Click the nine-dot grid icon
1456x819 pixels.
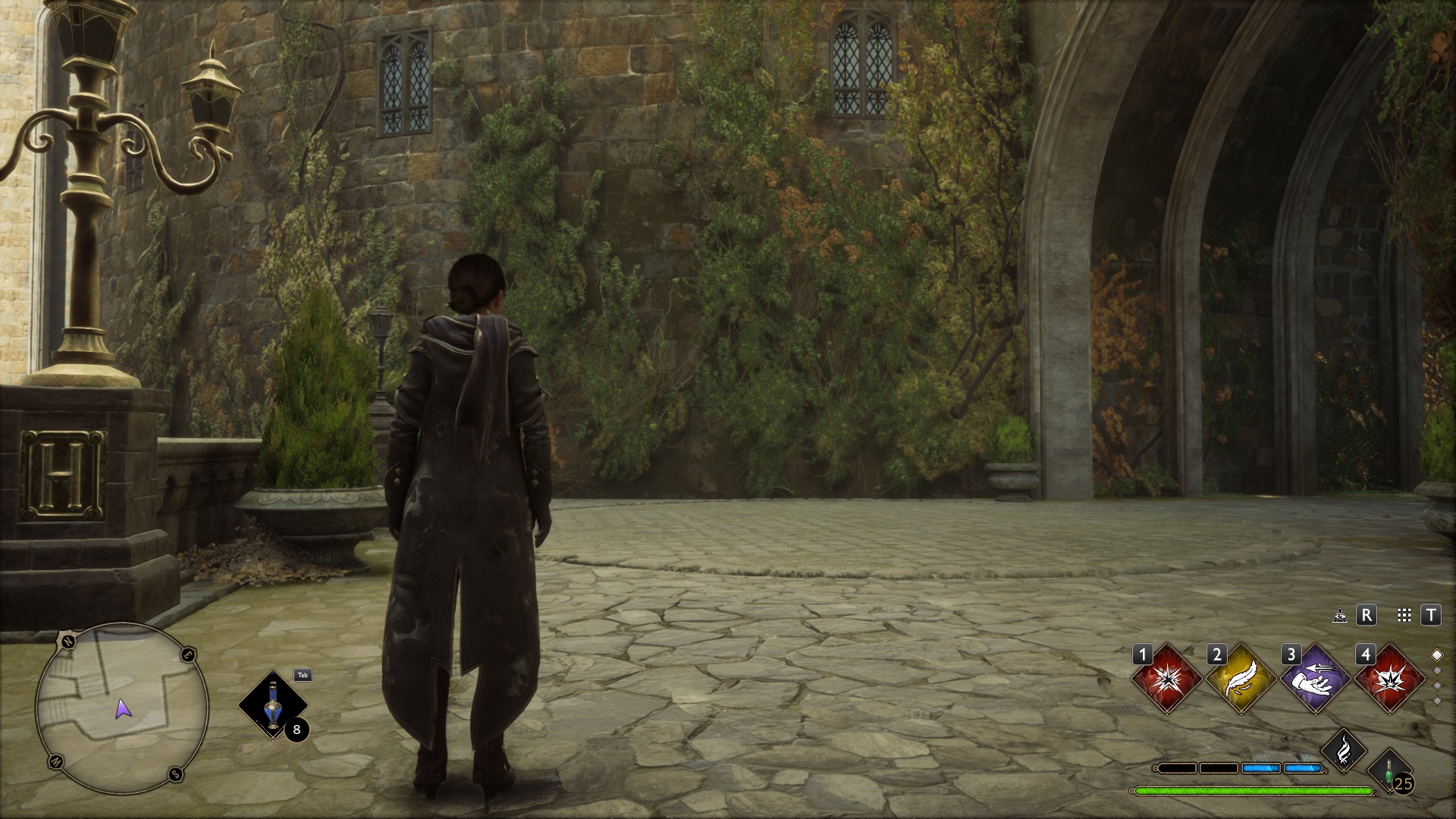pyautogui.click(x=1404, y=615)
